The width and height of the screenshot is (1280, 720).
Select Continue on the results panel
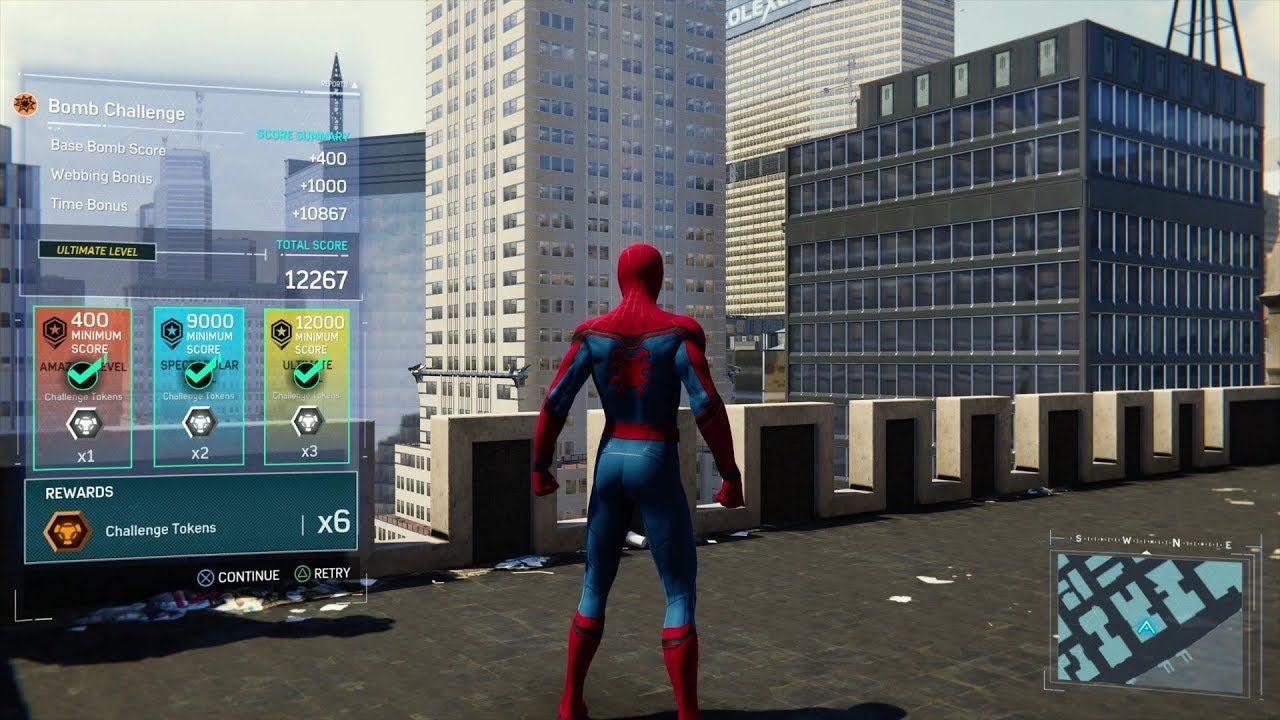pyautogui.click(x=238, y=576)
